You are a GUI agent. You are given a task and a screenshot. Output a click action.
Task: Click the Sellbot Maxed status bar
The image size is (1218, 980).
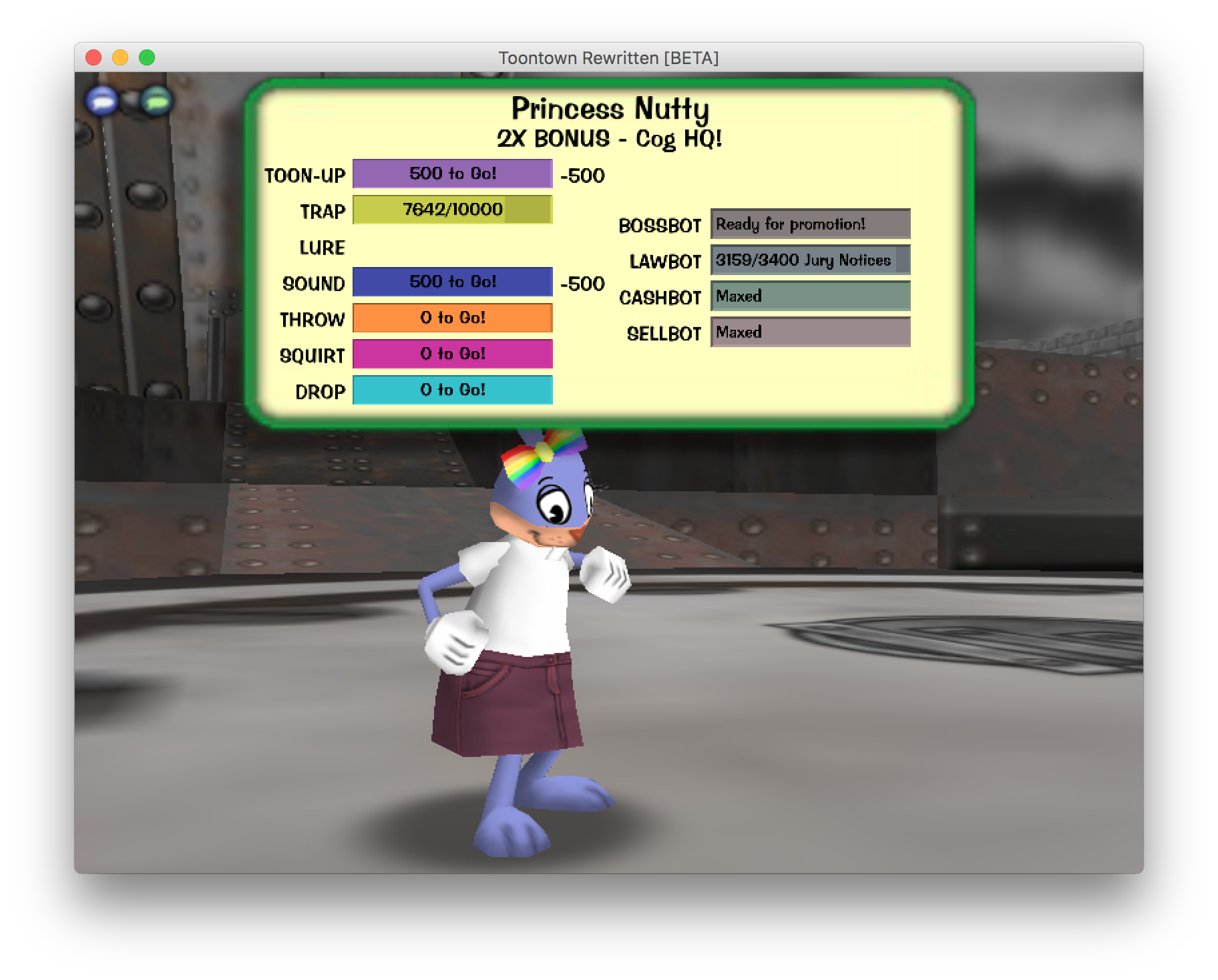810,332
